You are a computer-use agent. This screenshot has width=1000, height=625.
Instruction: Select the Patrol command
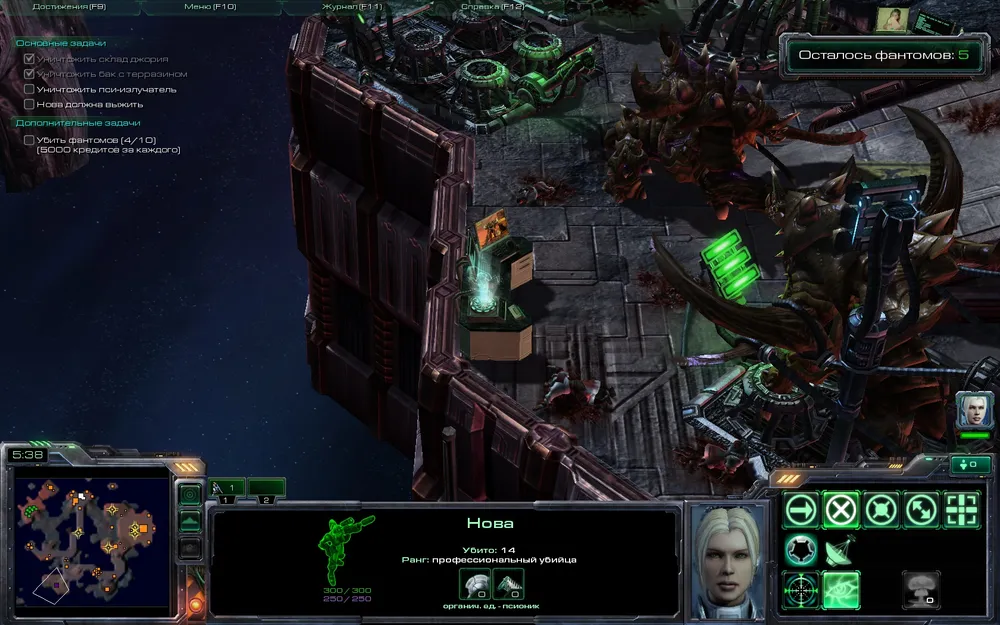pos(921,510)
